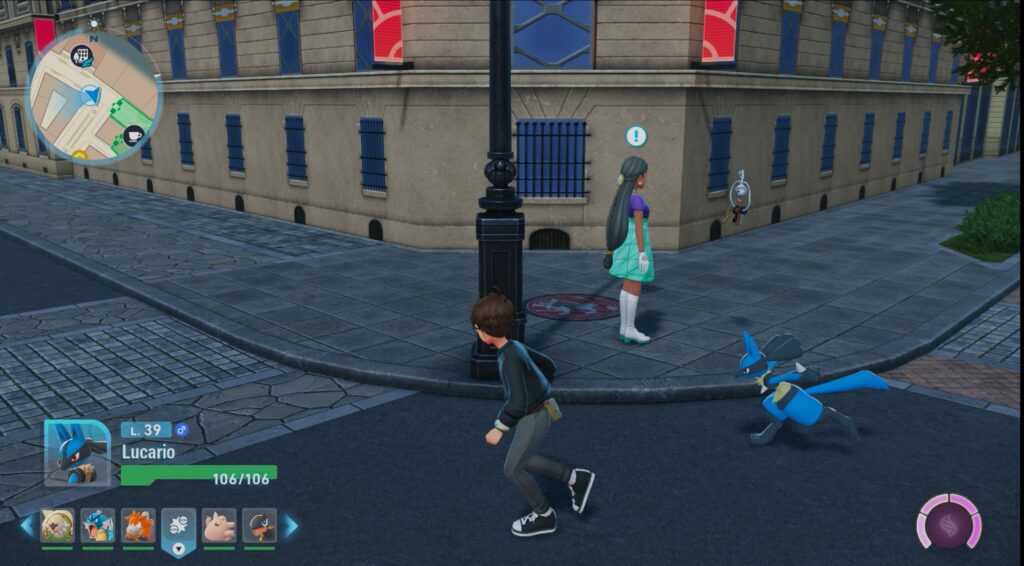Select Lucario's large portrait
The height and width of the screenshot is (566, 1024).
pos(77,453)
